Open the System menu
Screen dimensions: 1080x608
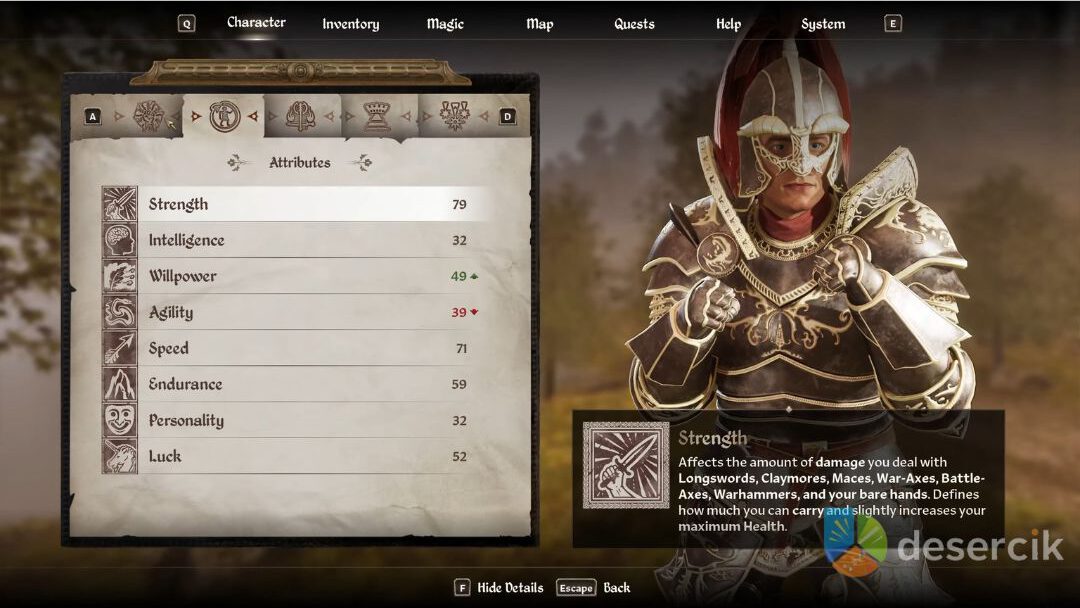[823, 24]
